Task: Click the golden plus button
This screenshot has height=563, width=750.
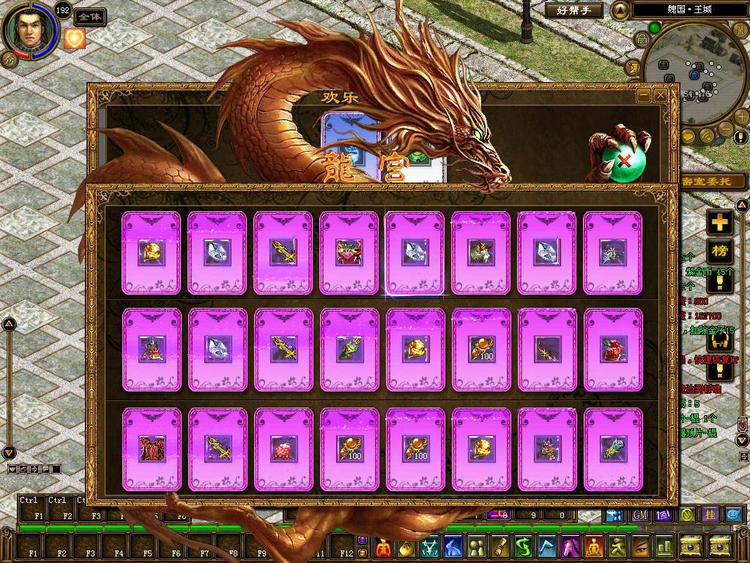Action: [719, 222]
